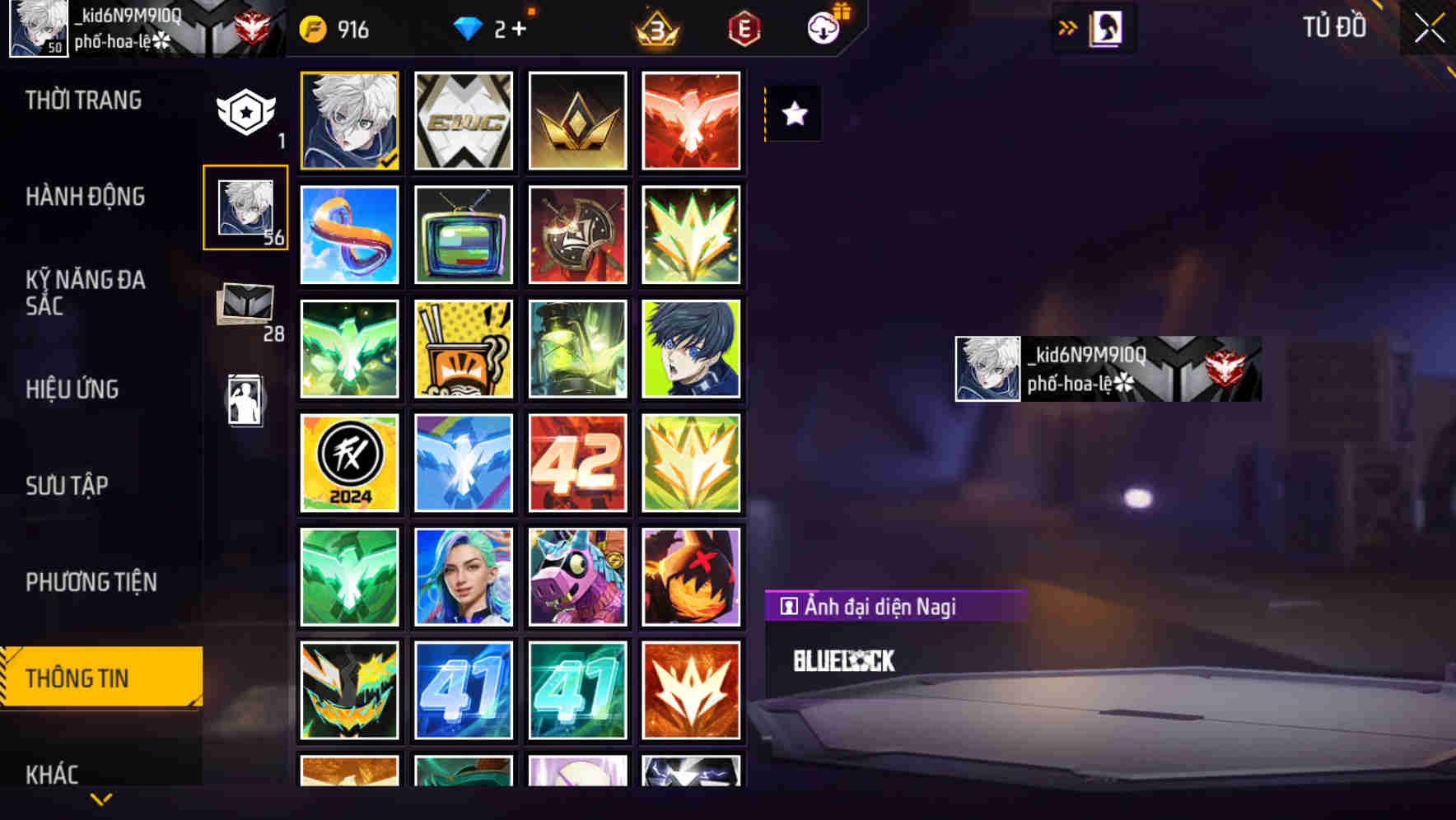Switch to the HIỆU ỨNG tab
The width and height of the screenshot is (1456, 820).
pos(72,389)
